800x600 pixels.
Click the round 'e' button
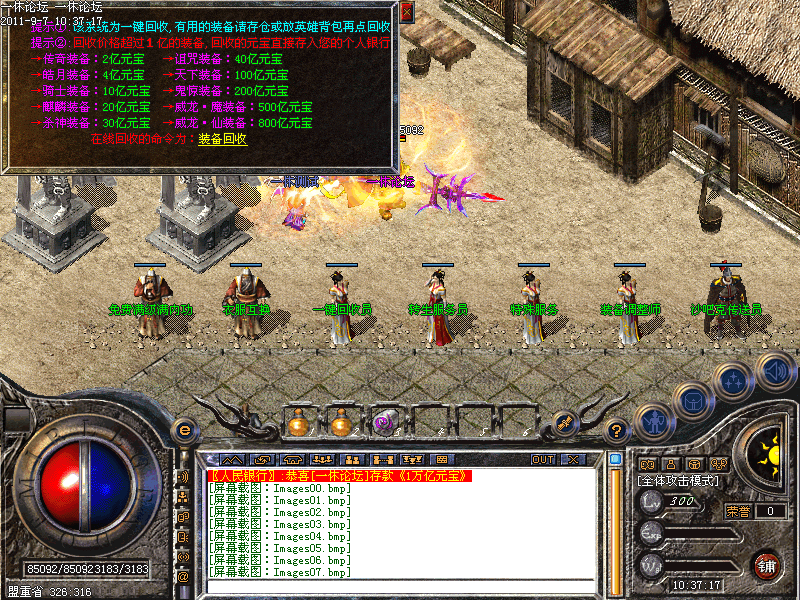point(184,431)
